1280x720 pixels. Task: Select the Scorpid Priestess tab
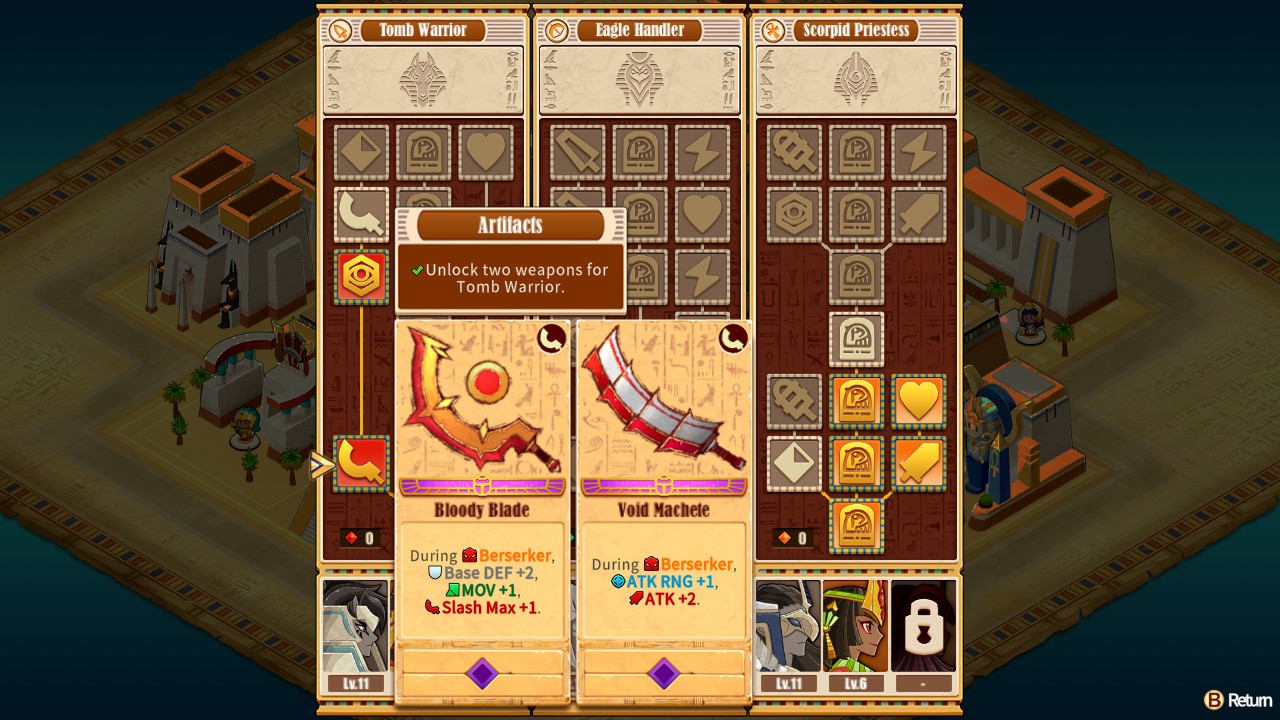click(x=857, y=30)
